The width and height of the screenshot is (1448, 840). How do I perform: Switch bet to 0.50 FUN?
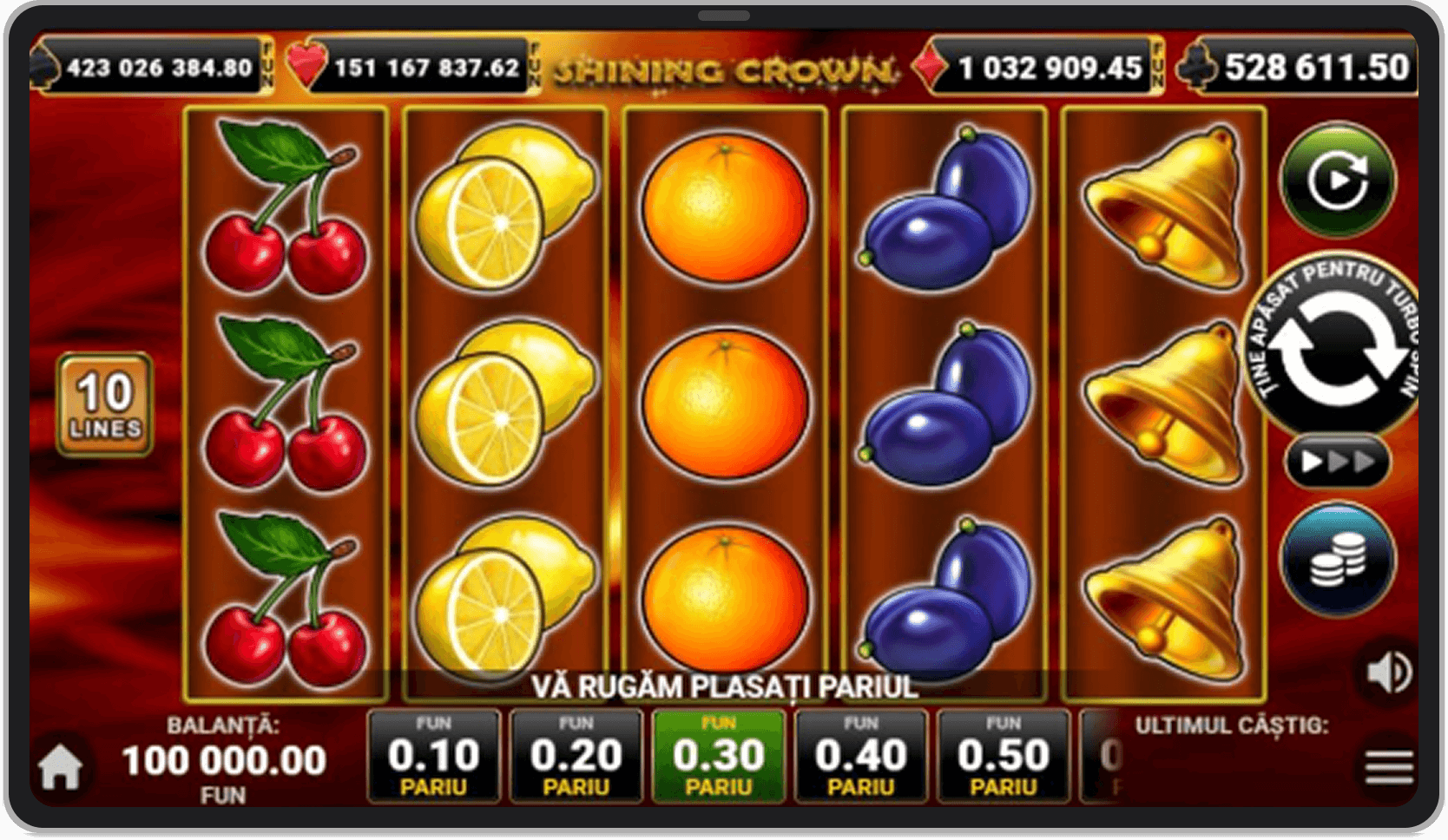tap(1003, 757)
